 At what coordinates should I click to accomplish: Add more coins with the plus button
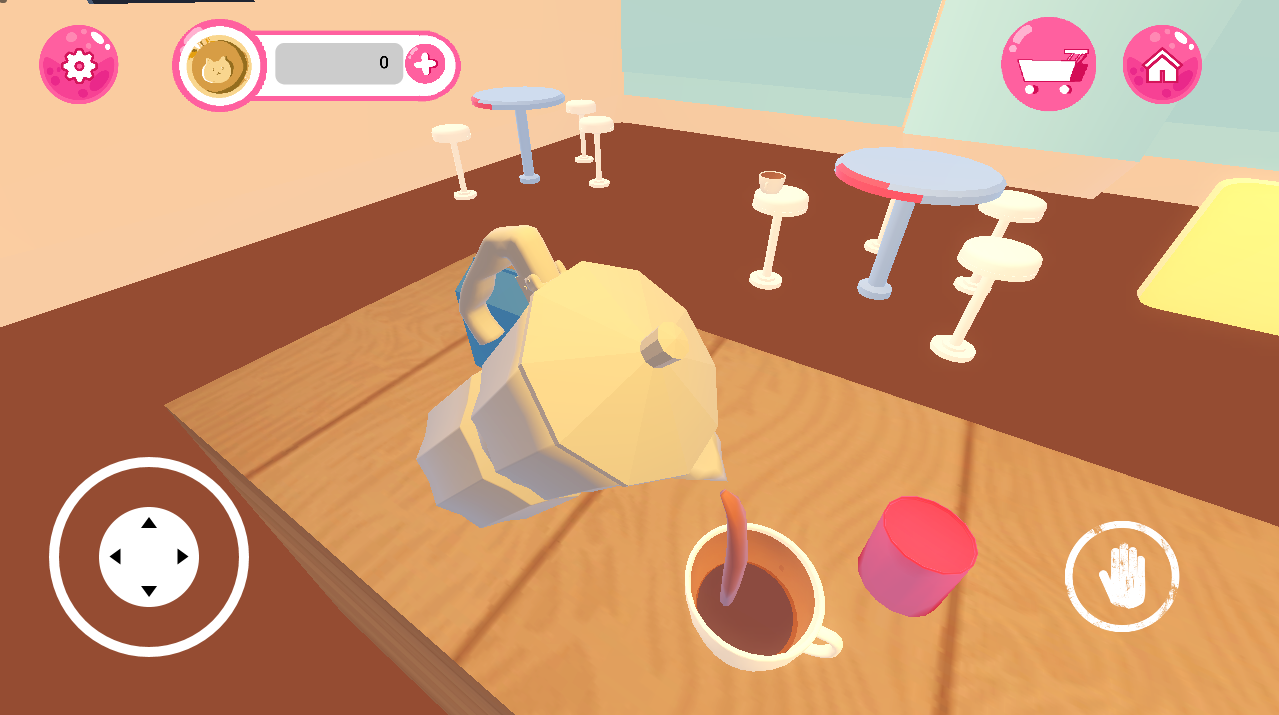pyautogui.click(x=426, y=65)
